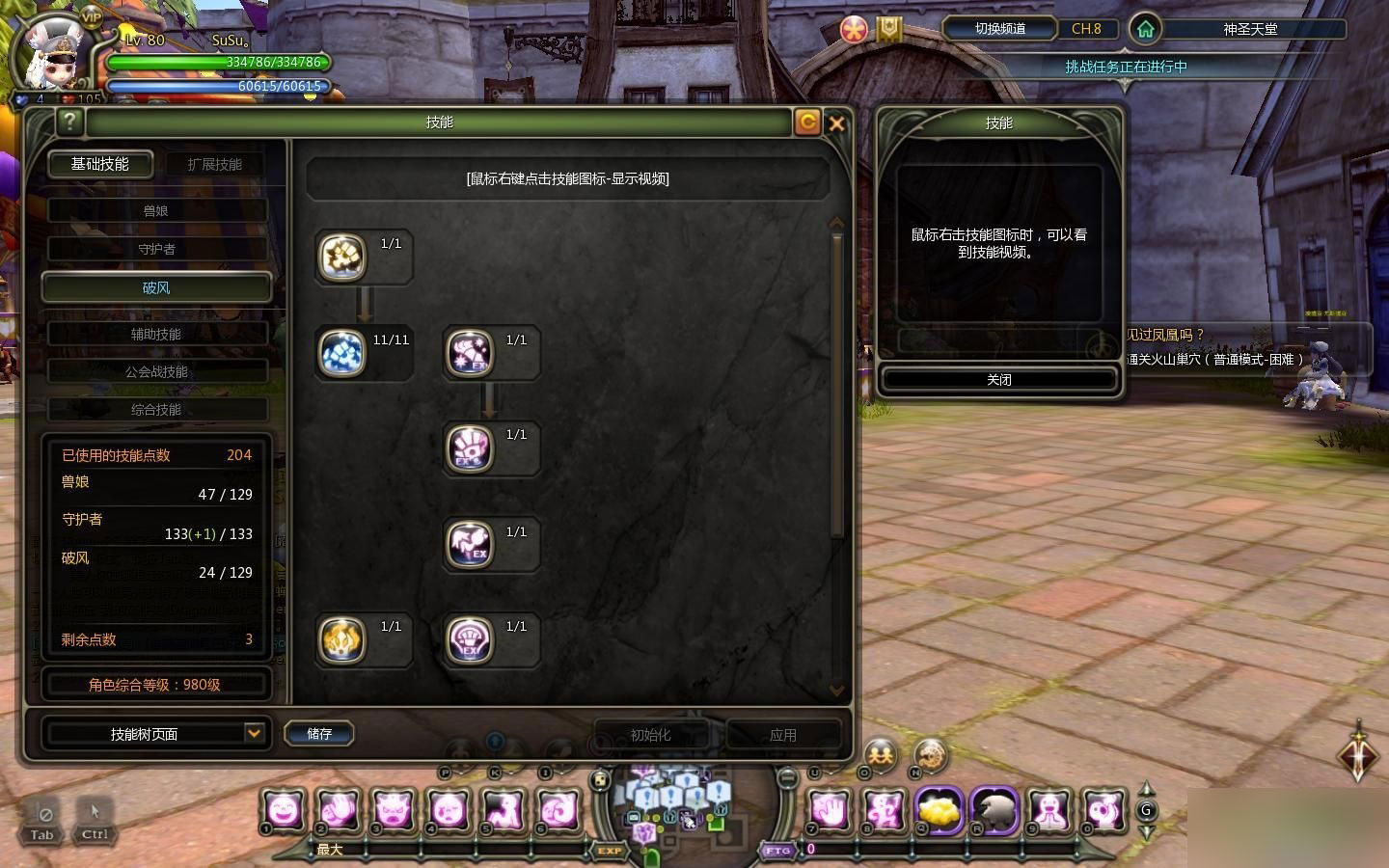Click the 初始化 reset button

[650, 735]
